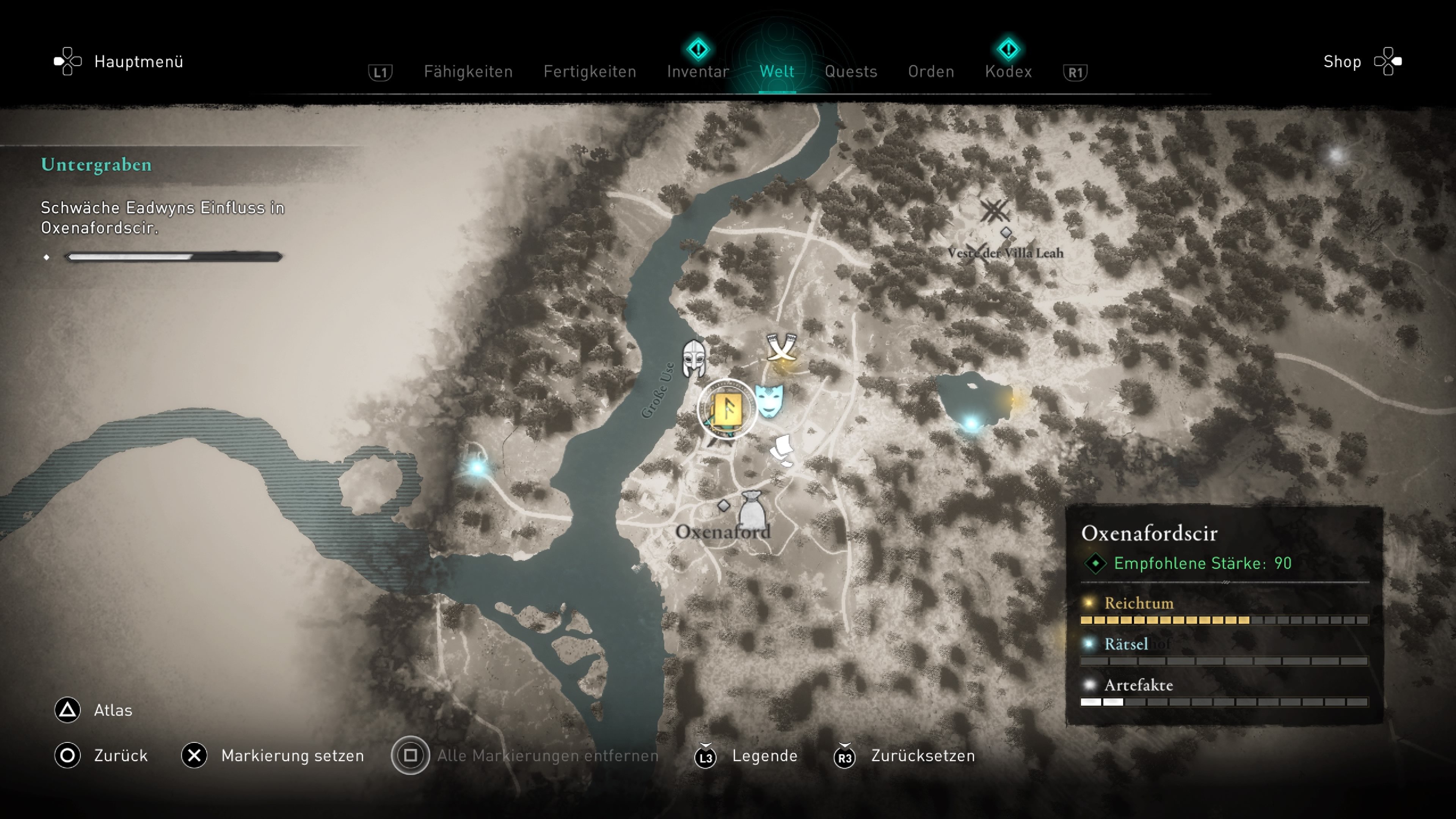Pick the crossed drinking horns marker
1456x819 pixels.
pos(782,347)
